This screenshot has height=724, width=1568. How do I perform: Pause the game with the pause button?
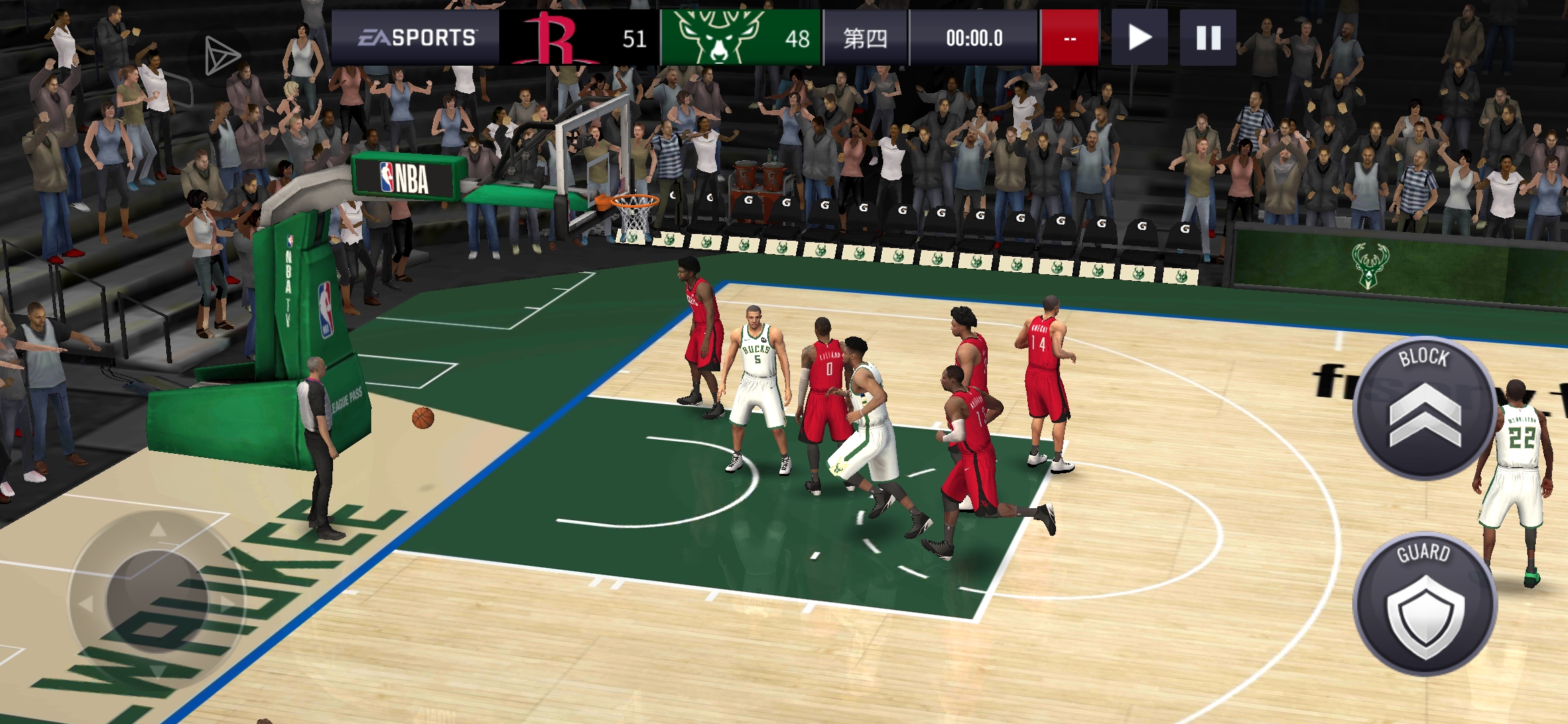(1207, 38)
